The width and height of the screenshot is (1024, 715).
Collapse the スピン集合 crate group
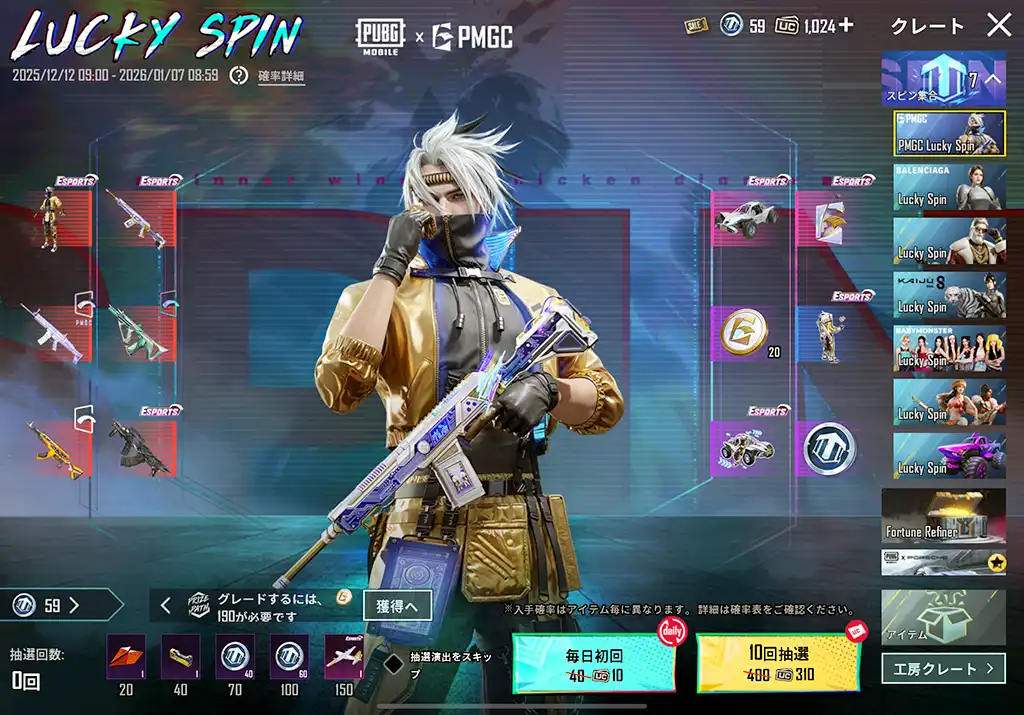993,79
